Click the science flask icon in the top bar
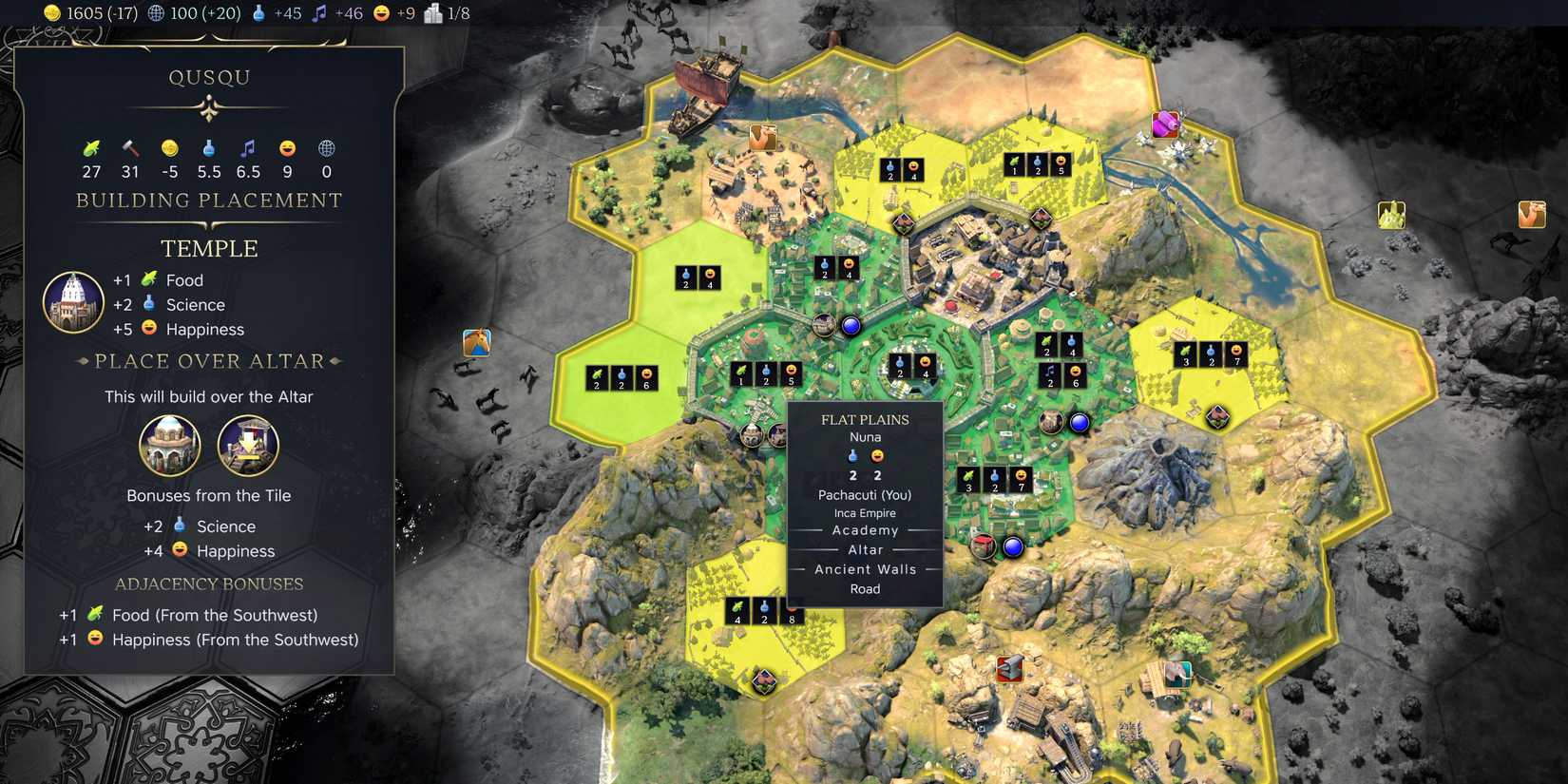The image size is (1568, 784). (258, 13)
